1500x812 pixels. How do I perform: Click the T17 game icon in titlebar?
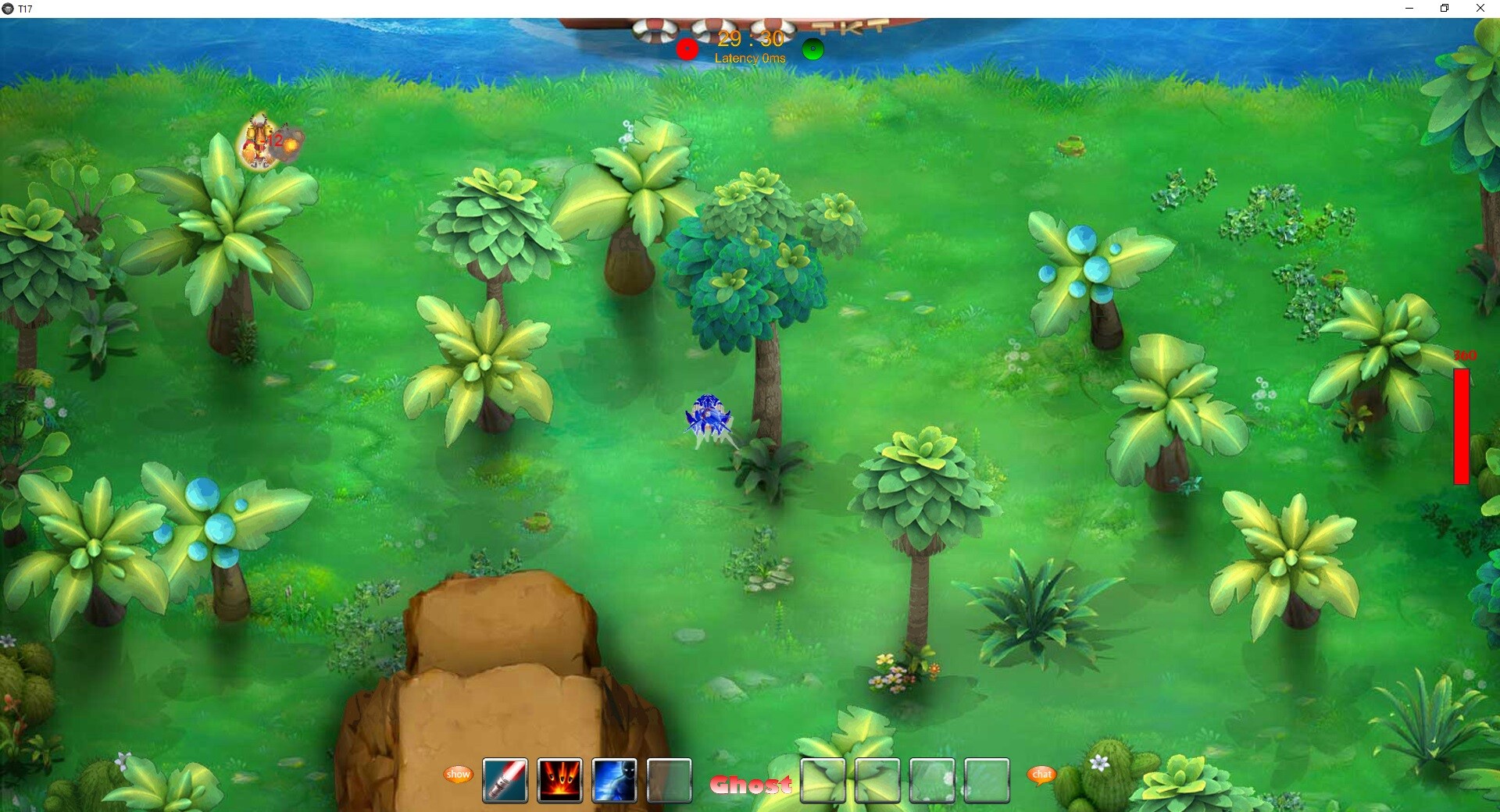point(9,9)
